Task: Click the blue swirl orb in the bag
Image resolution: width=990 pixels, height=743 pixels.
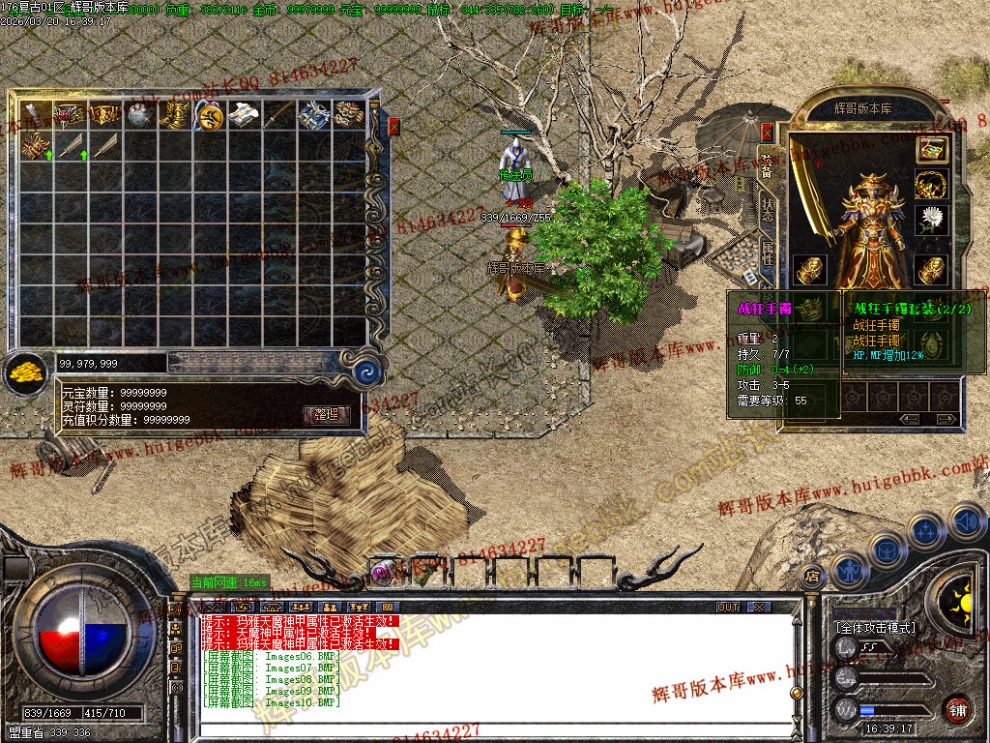Action: (x=367, y=373)
